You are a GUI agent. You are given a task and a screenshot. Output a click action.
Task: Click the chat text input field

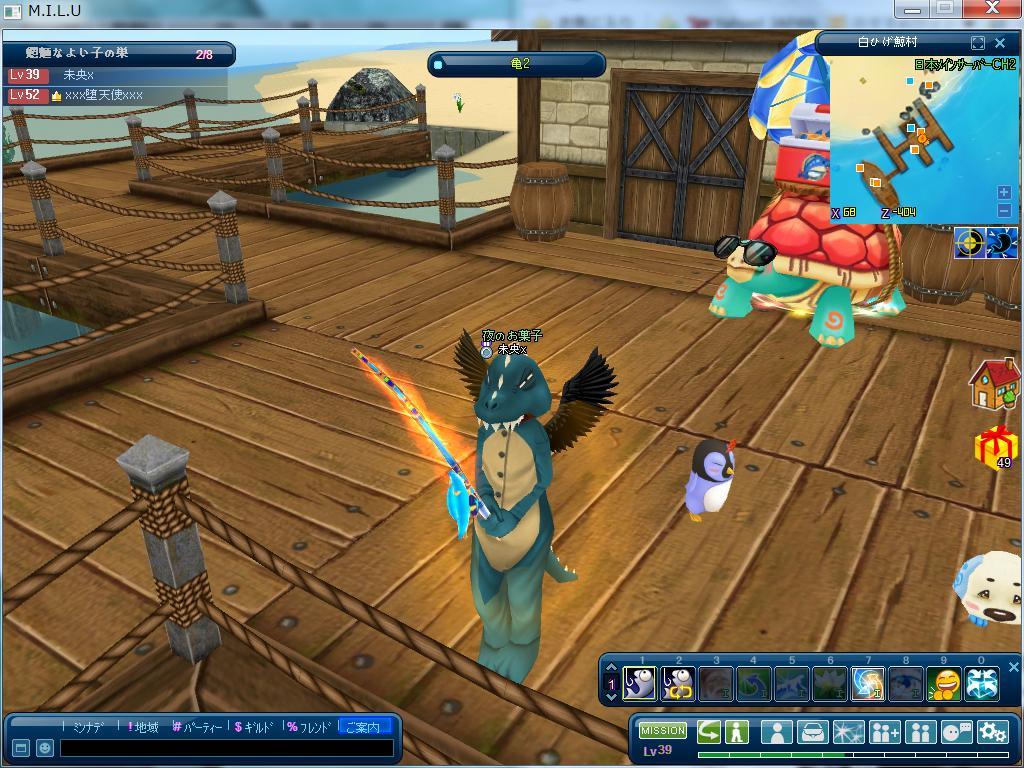[225, 748]
